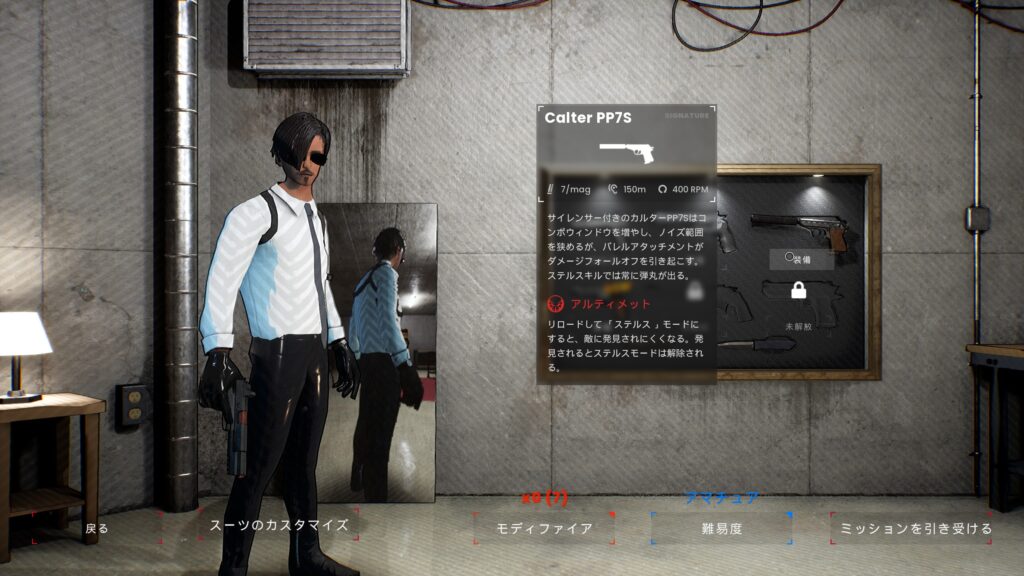
Task: Accept the mission with ミッションを引き受ける
Action: (910, 528)
